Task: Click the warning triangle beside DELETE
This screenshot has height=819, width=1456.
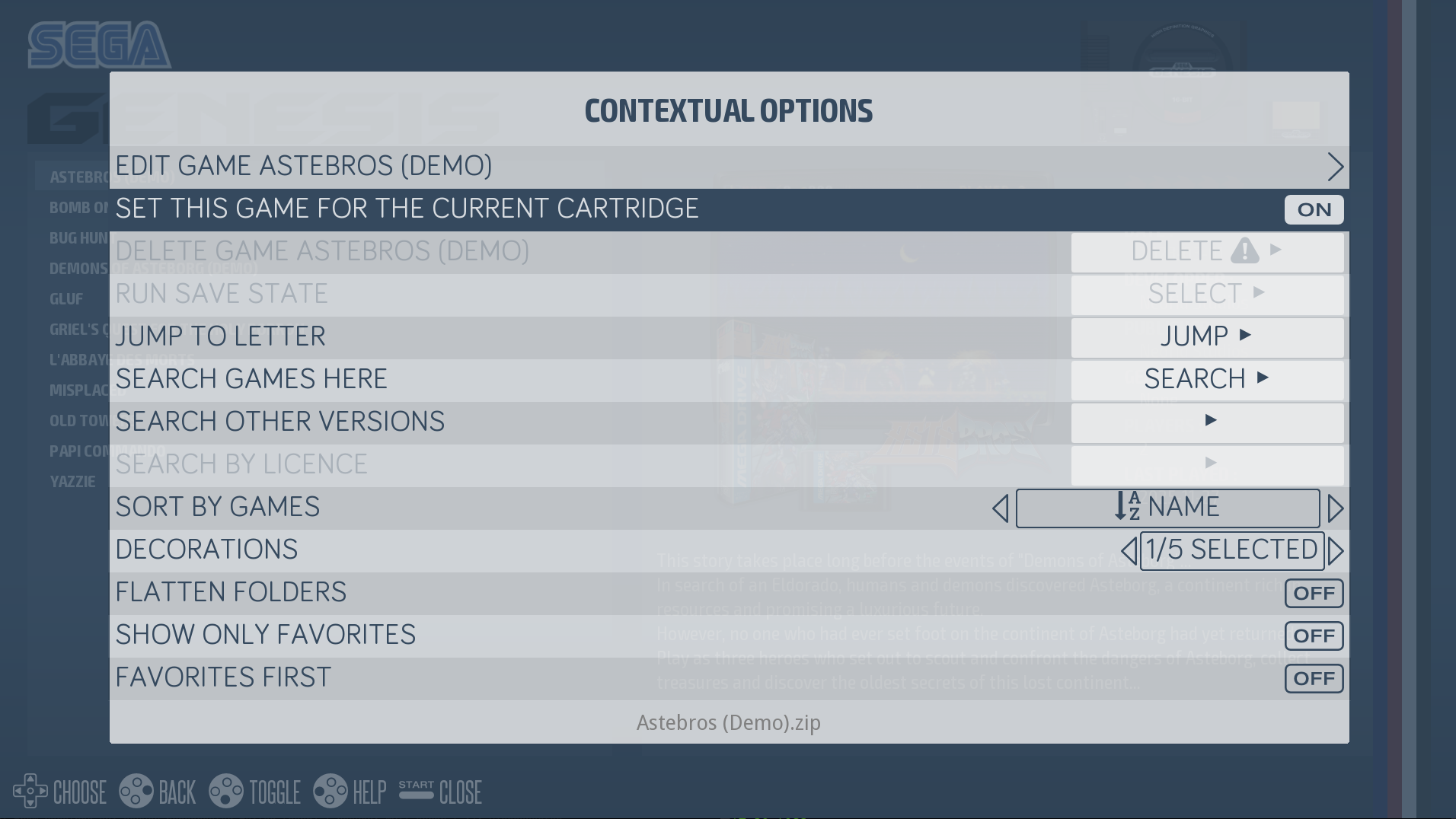Action: (x=1244, y=251)
